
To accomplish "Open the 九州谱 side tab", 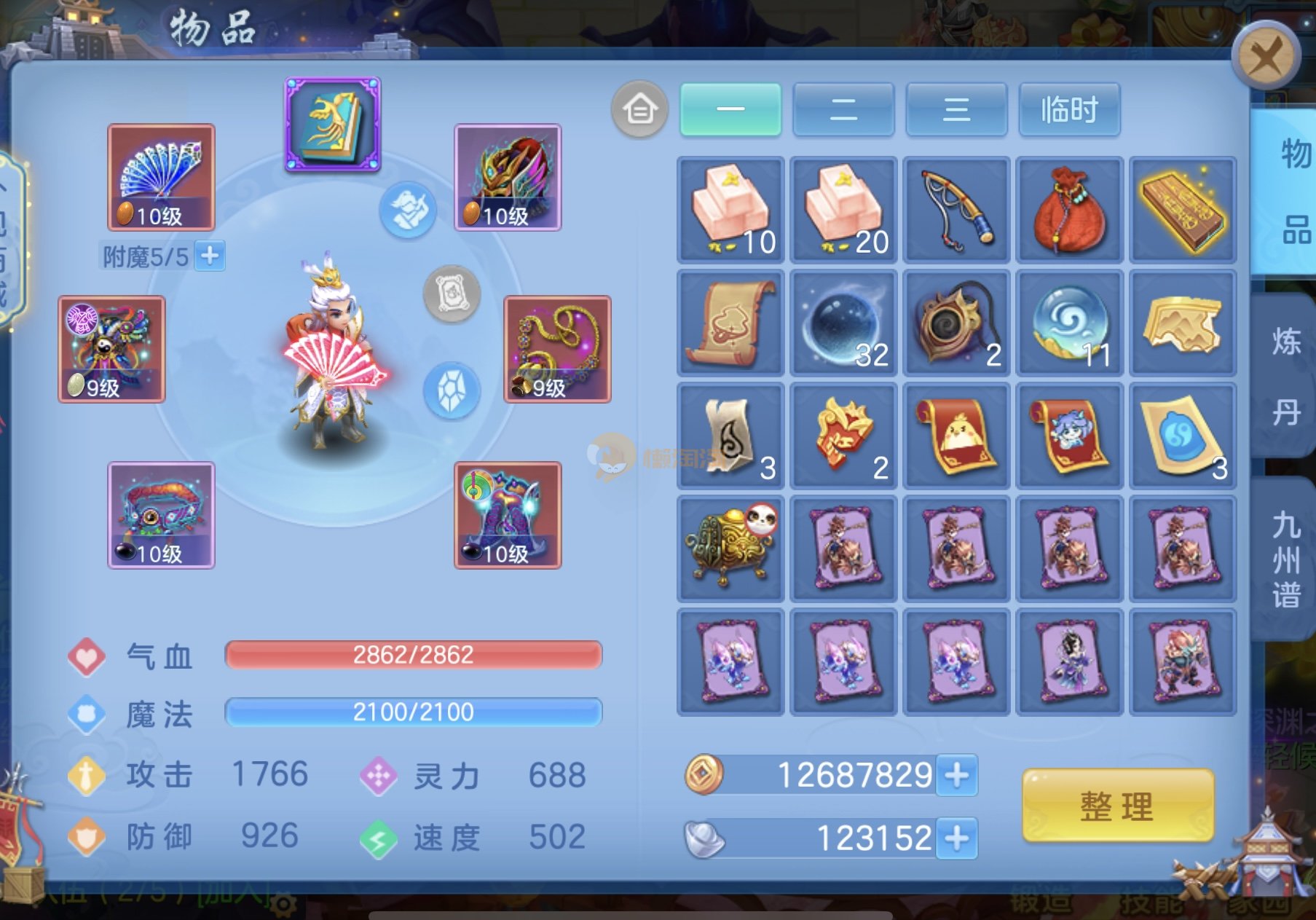I will [x=1286, y=559].
